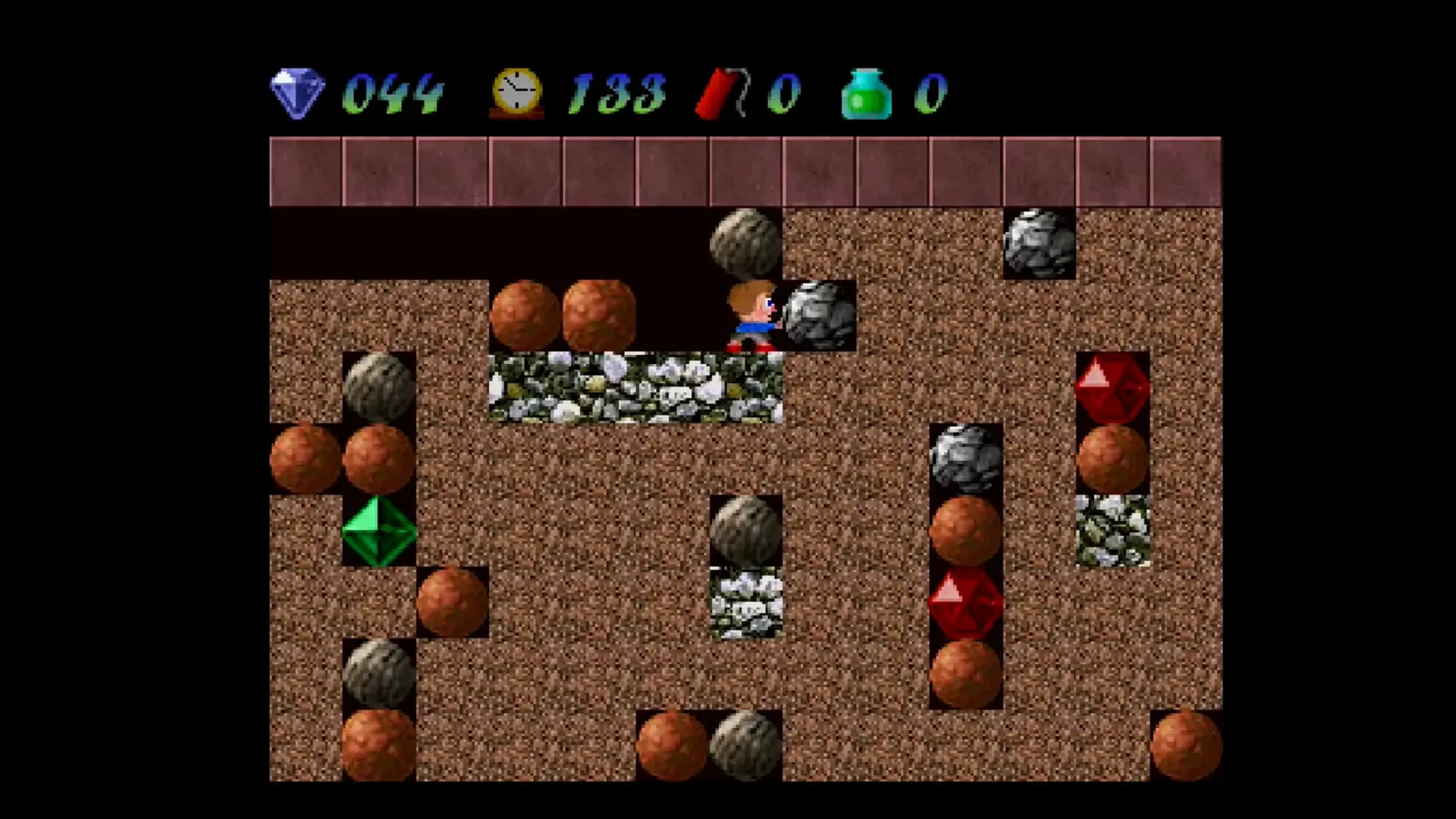Select the diamond count number 044
The image size is (1456, 819).
pos(394,93)
